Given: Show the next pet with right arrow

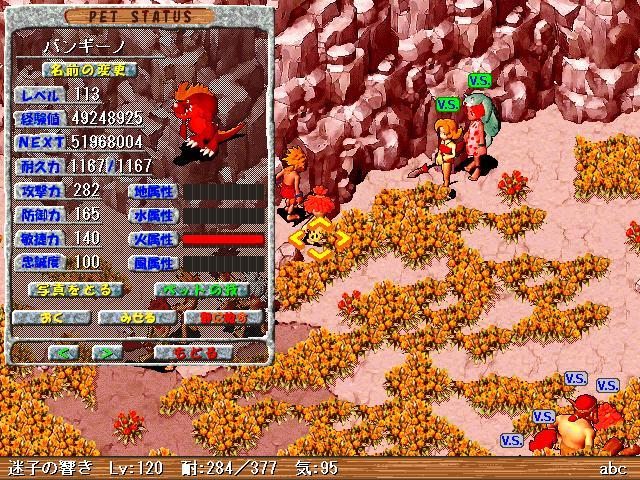Looking at the screenshot, I should [x=107, y=351].
